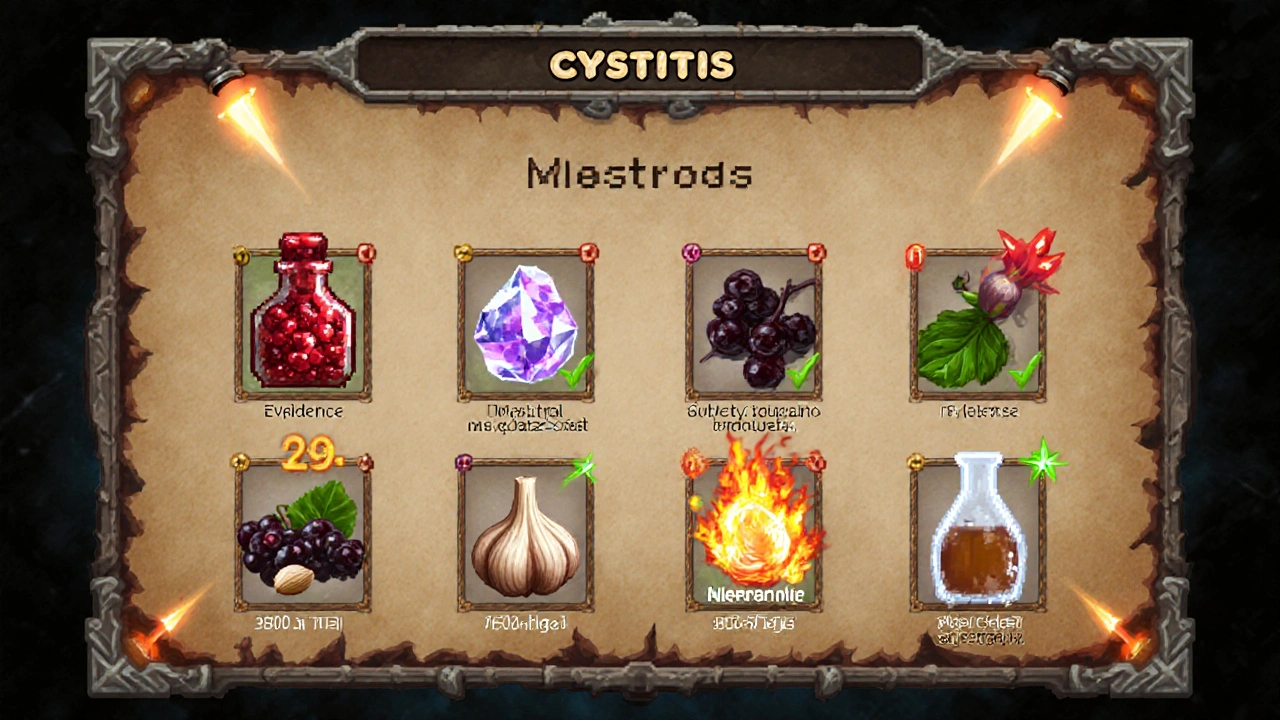
Task: Select the brown liquid flask slot
Action: coord(978,537)
